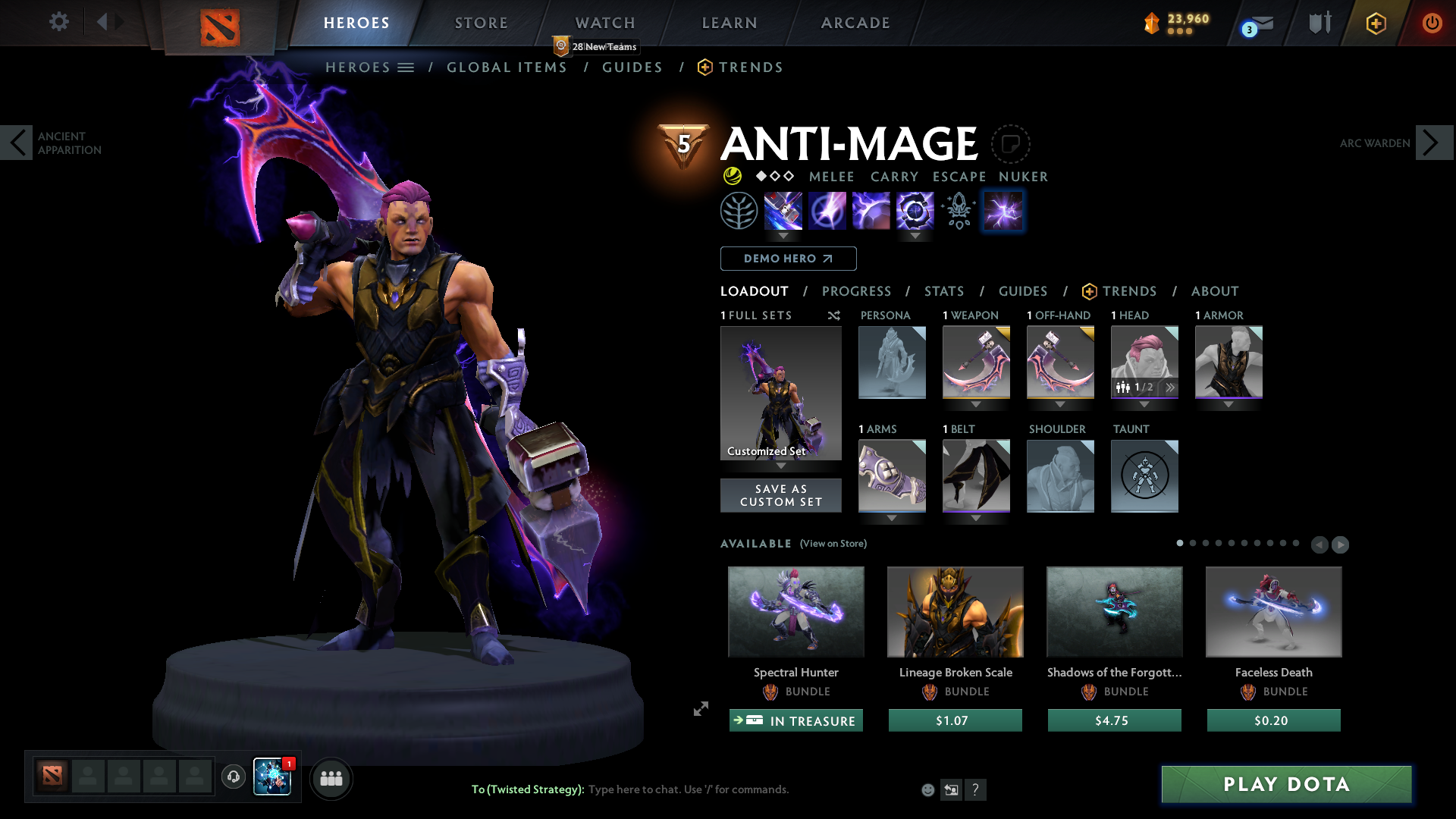Image resolution: width=1456 pixels, height=819 pixels.
Task: Buy Lineage Broken Scale for $1.07
Action: pyautogui.click(x=955, y=720)
